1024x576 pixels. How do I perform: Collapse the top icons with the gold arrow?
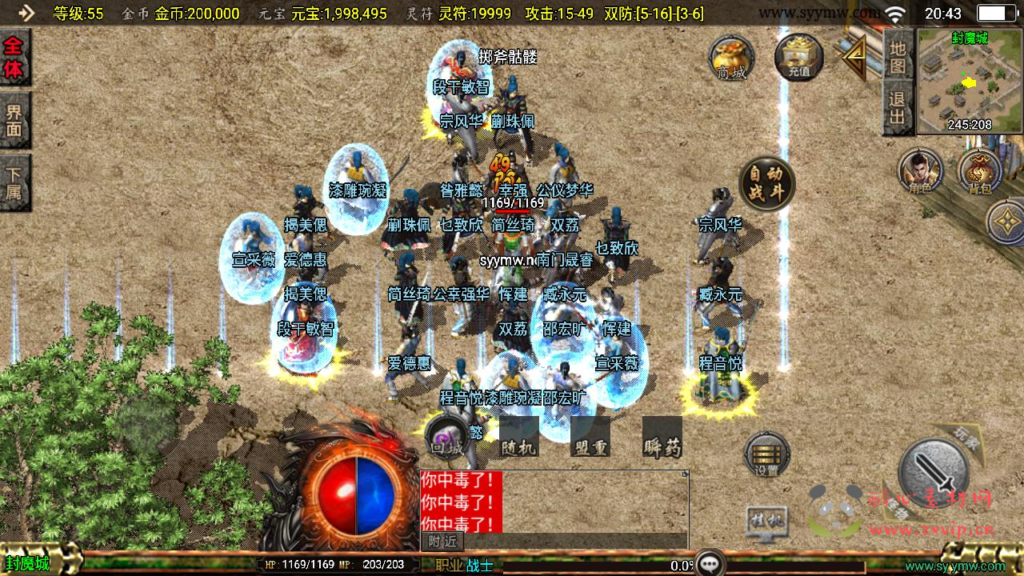pos(853,60)
